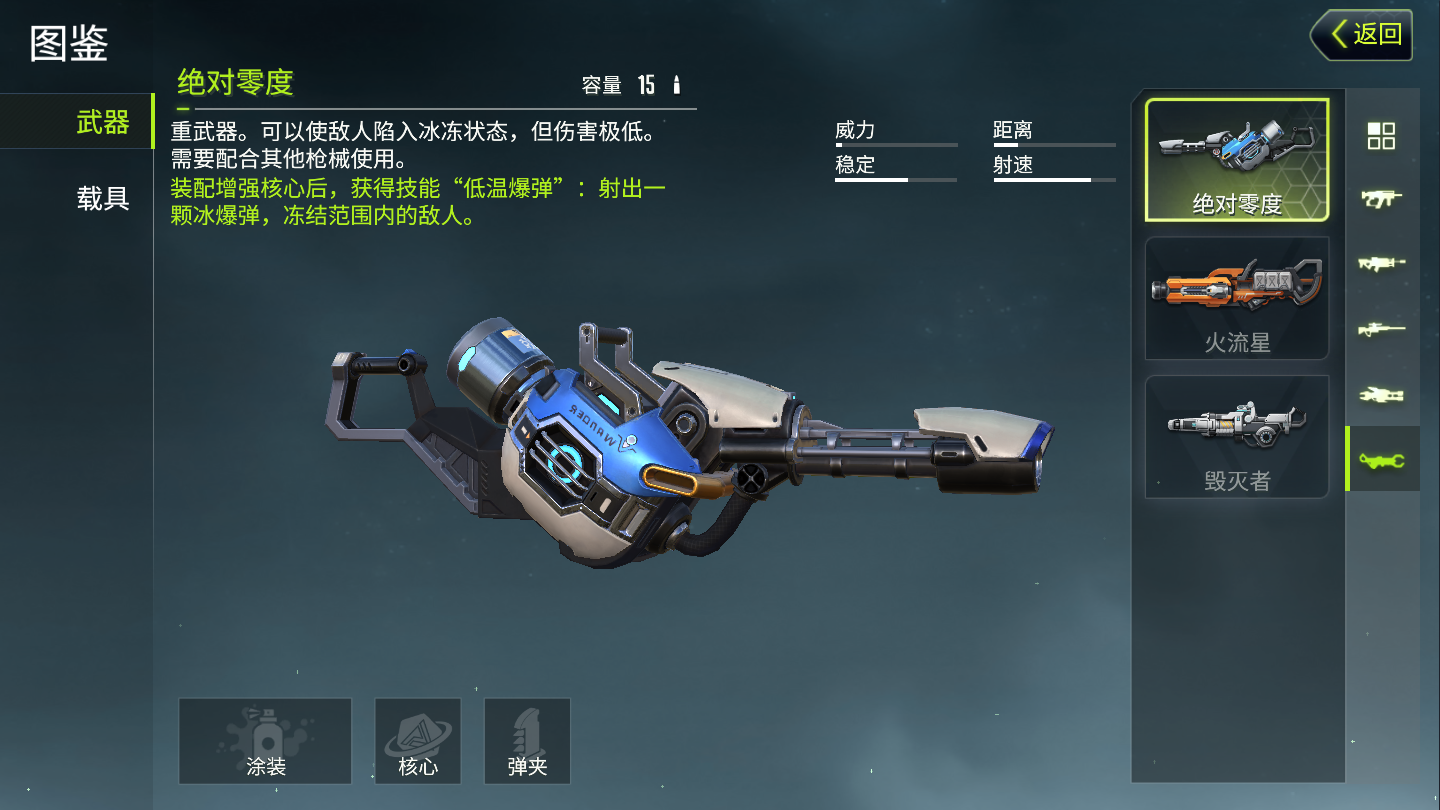Filter by the submachine gun category icon
Viewport: 1440px width, 810px height.
click(x=1381, y=198)
